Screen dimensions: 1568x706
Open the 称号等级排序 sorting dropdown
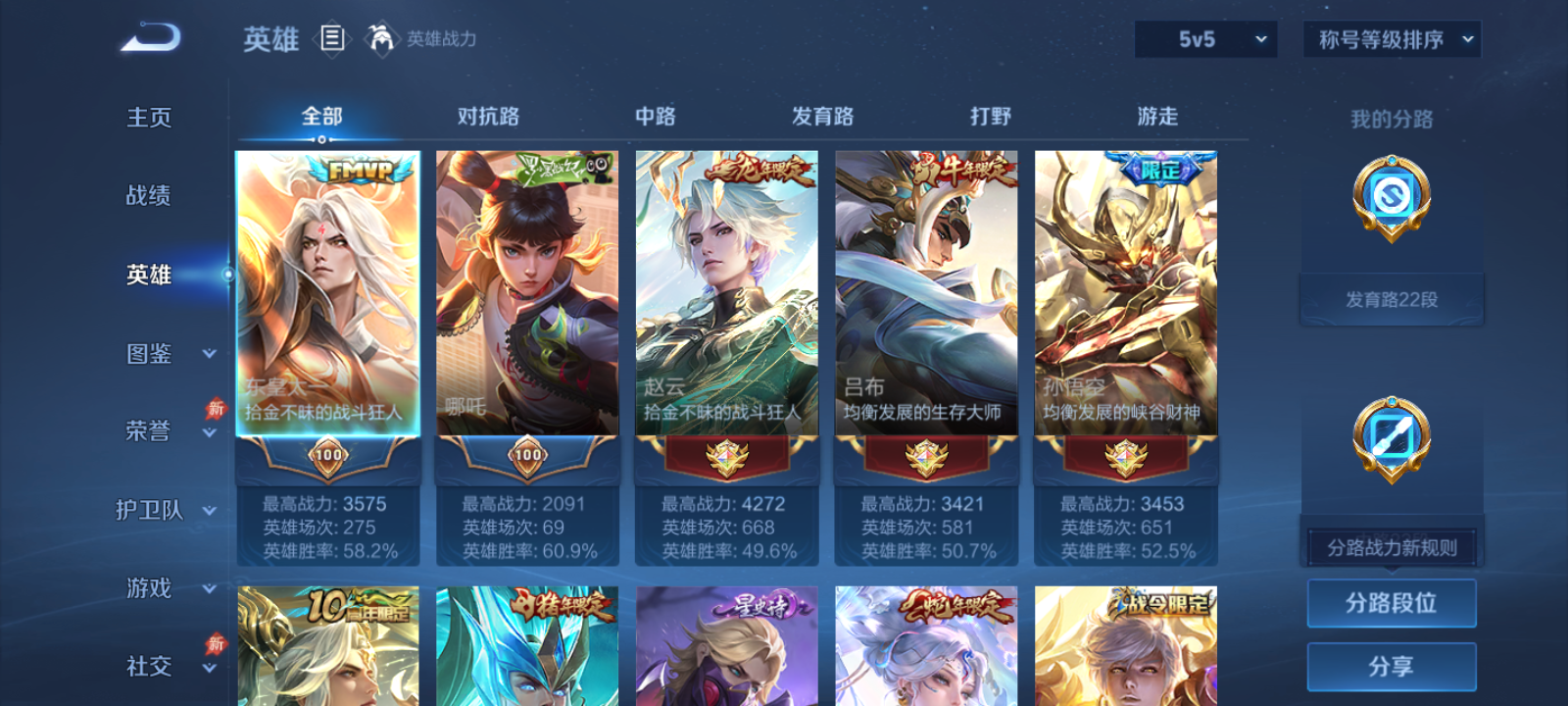(1390, 39)
